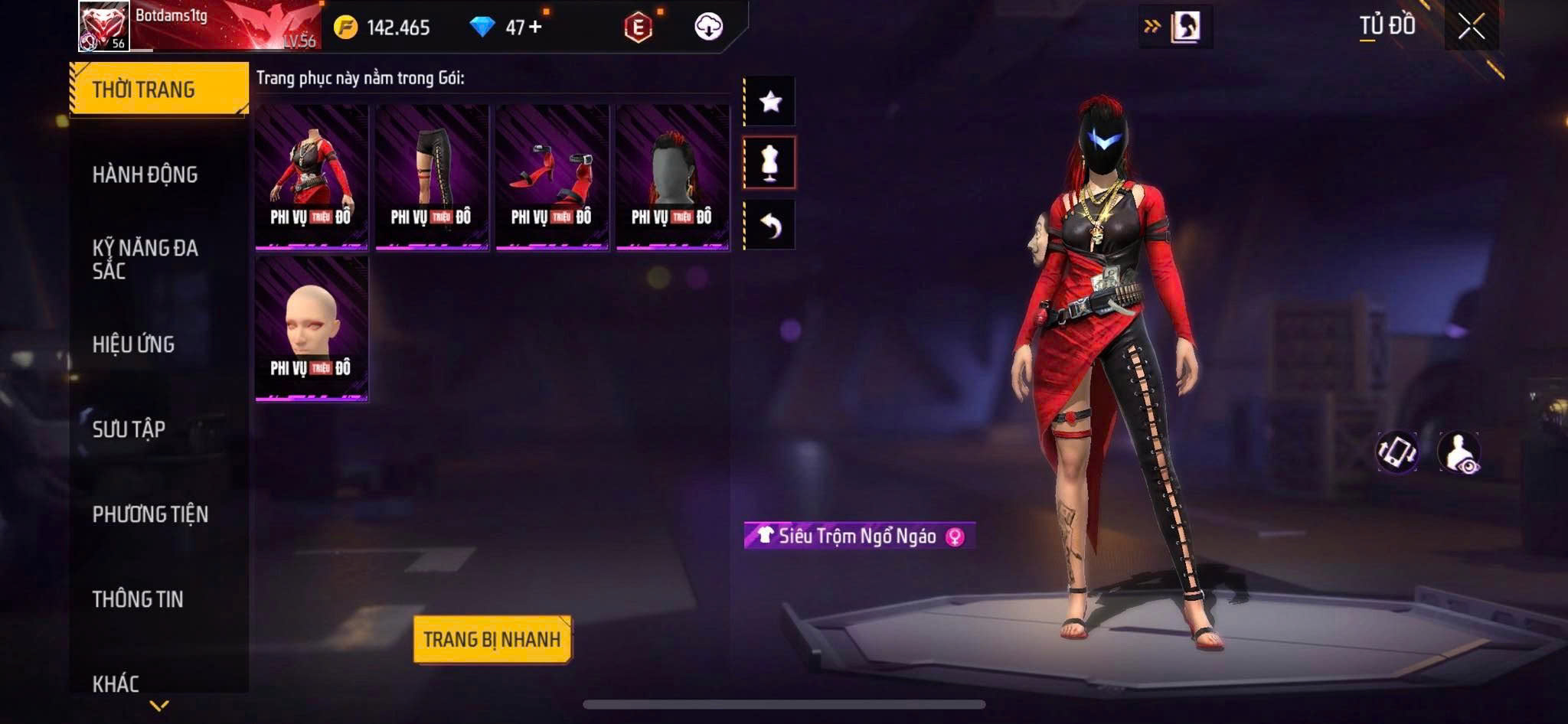The width and height of the screenshot is (1568, 724).
Task: Open the HÀNH ĐỘNG category
Action: [145, 174]
